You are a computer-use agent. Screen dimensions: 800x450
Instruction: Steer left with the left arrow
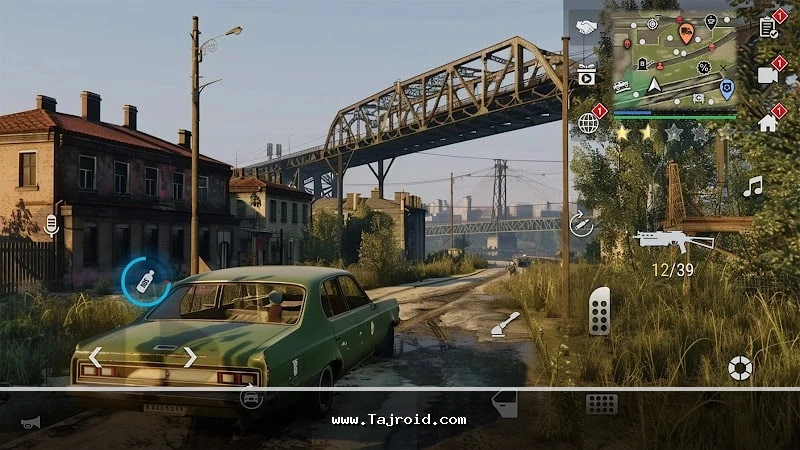click(x=95, y=357)
